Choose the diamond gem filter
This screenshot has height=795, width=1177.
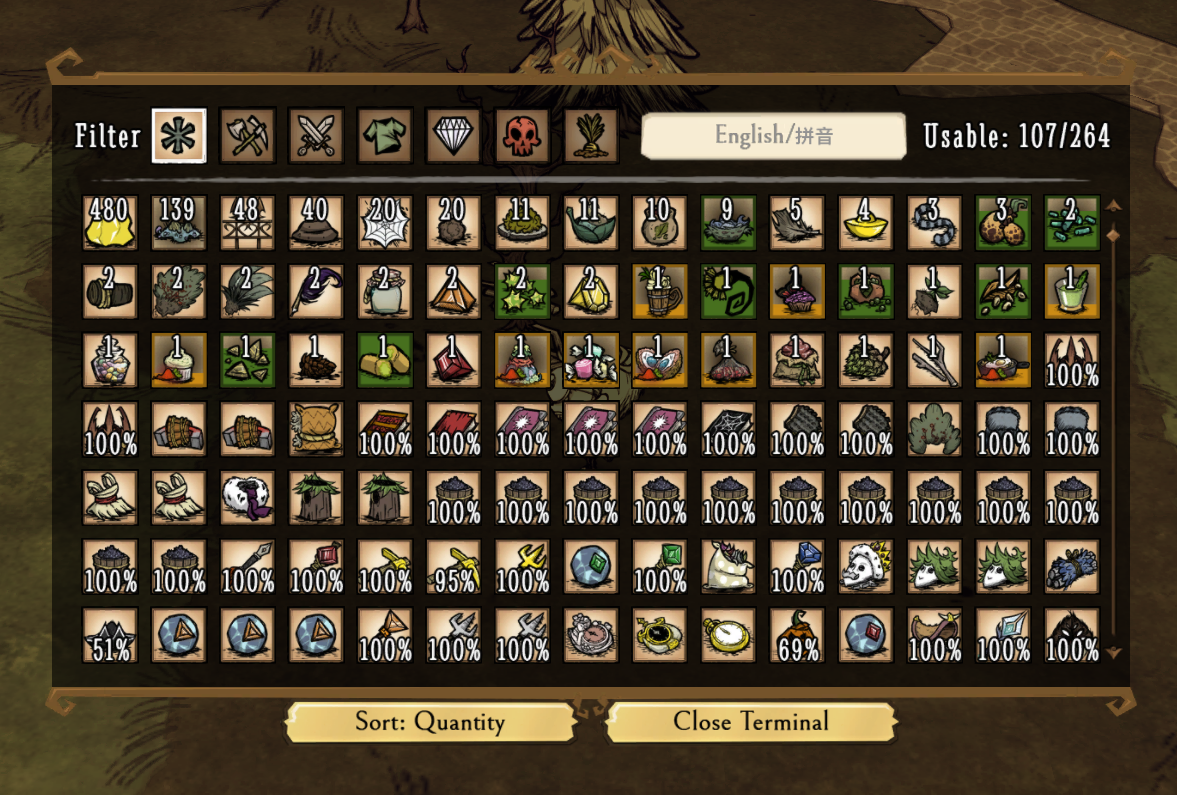point(453,136)
